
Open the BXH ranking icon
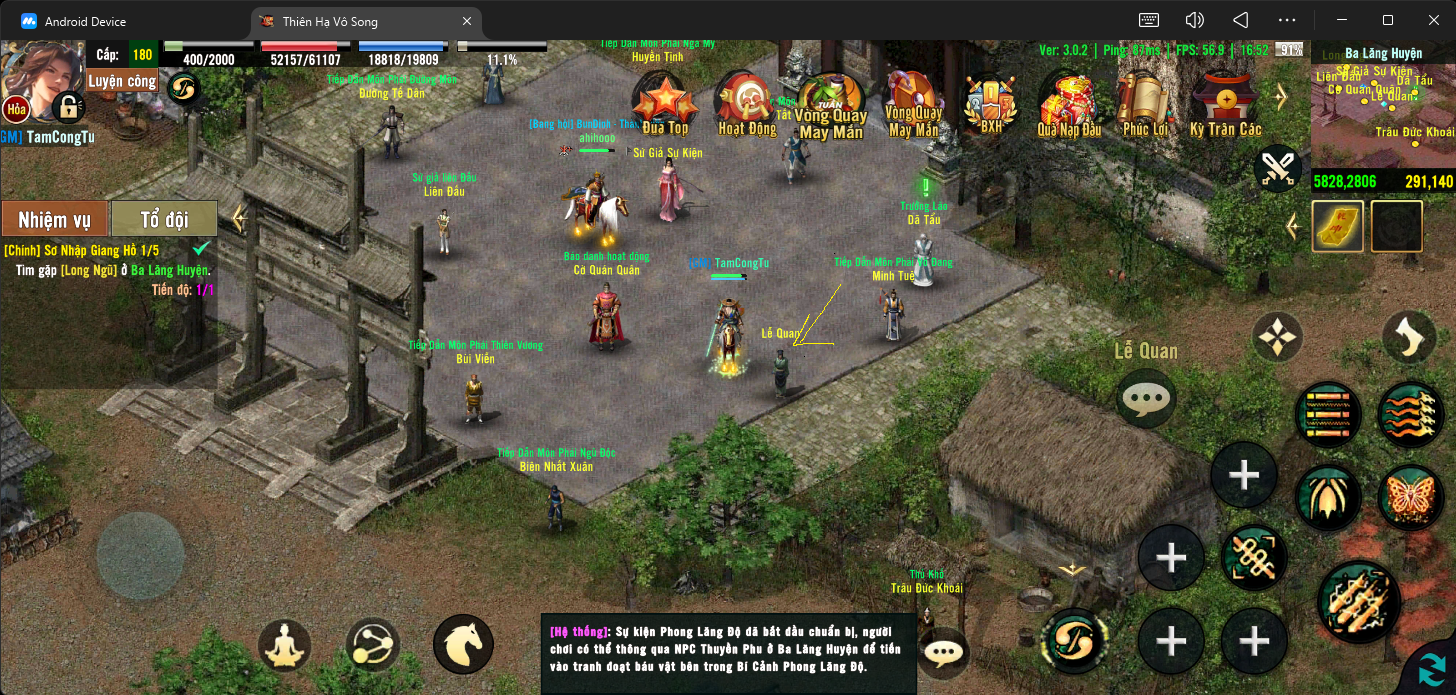[x=990, y=102]
